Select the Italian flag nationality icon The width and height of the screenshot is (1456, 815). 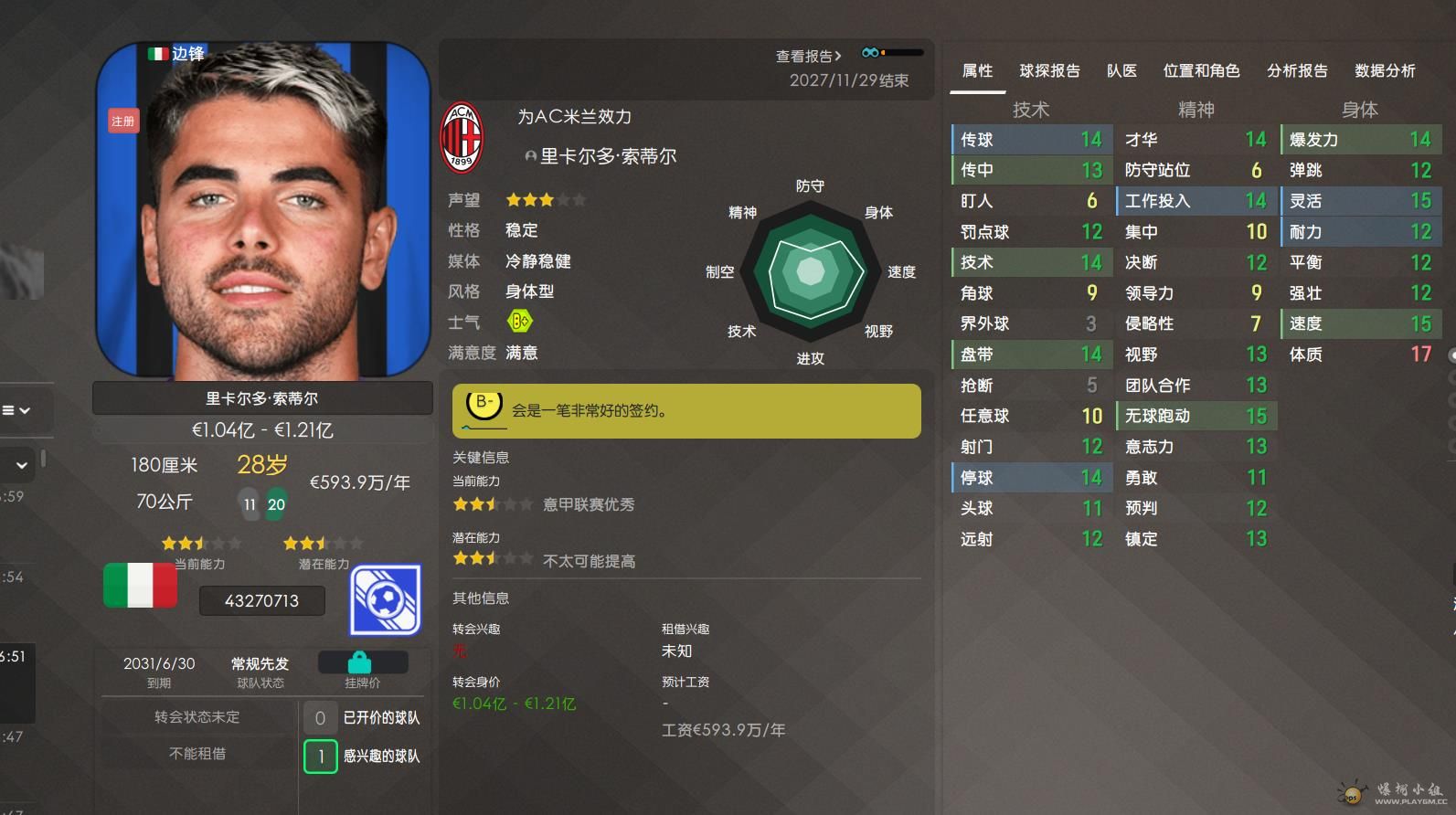[x=140, y=585]
